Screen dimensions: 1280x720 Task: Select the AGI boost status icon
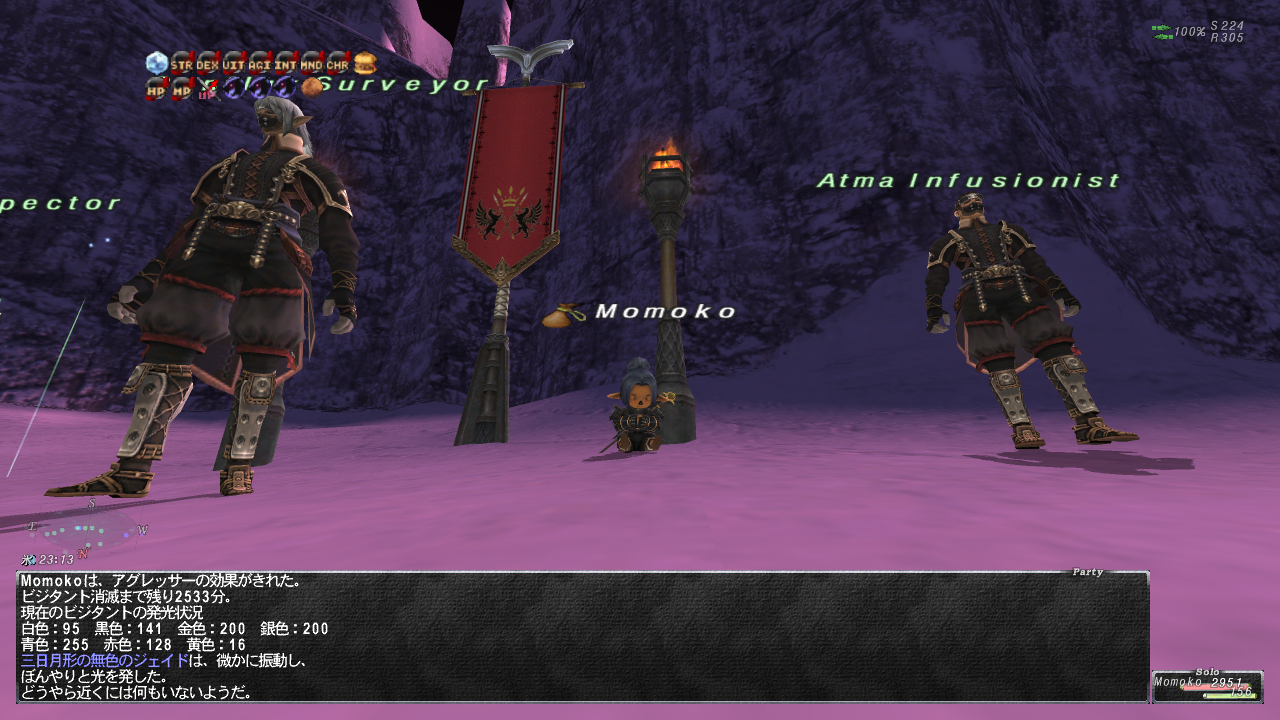point(260,64)
